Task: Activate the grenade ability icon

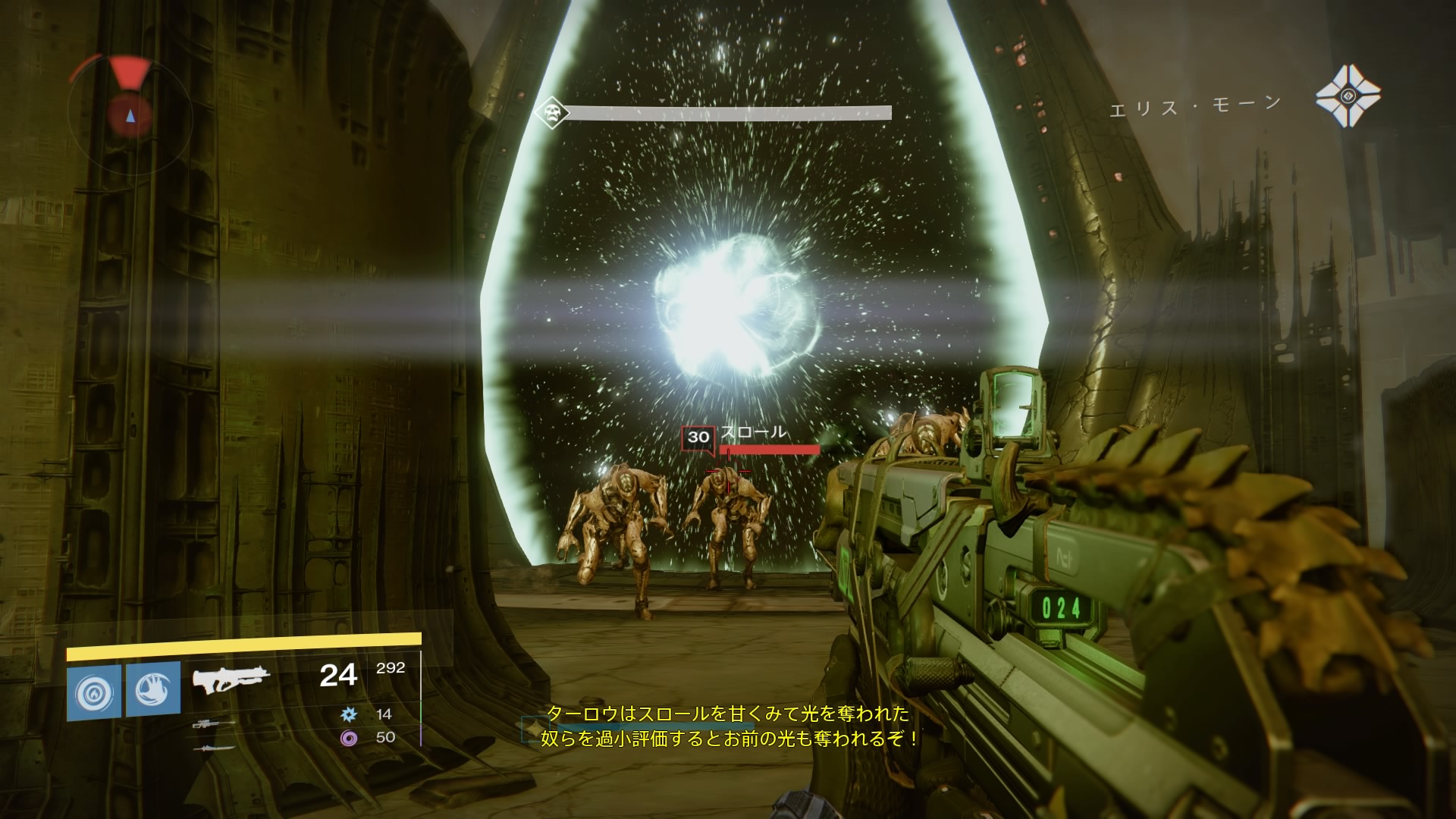Action: click(x=94, y=689)
